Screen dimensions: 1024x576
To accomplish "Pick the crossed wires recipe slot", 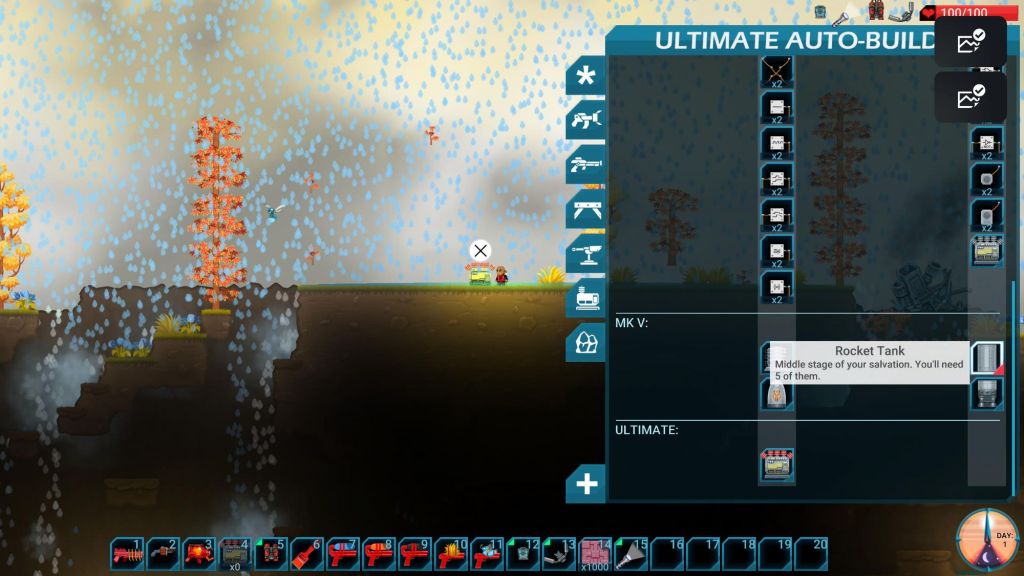I will click(x=777, y=70).
